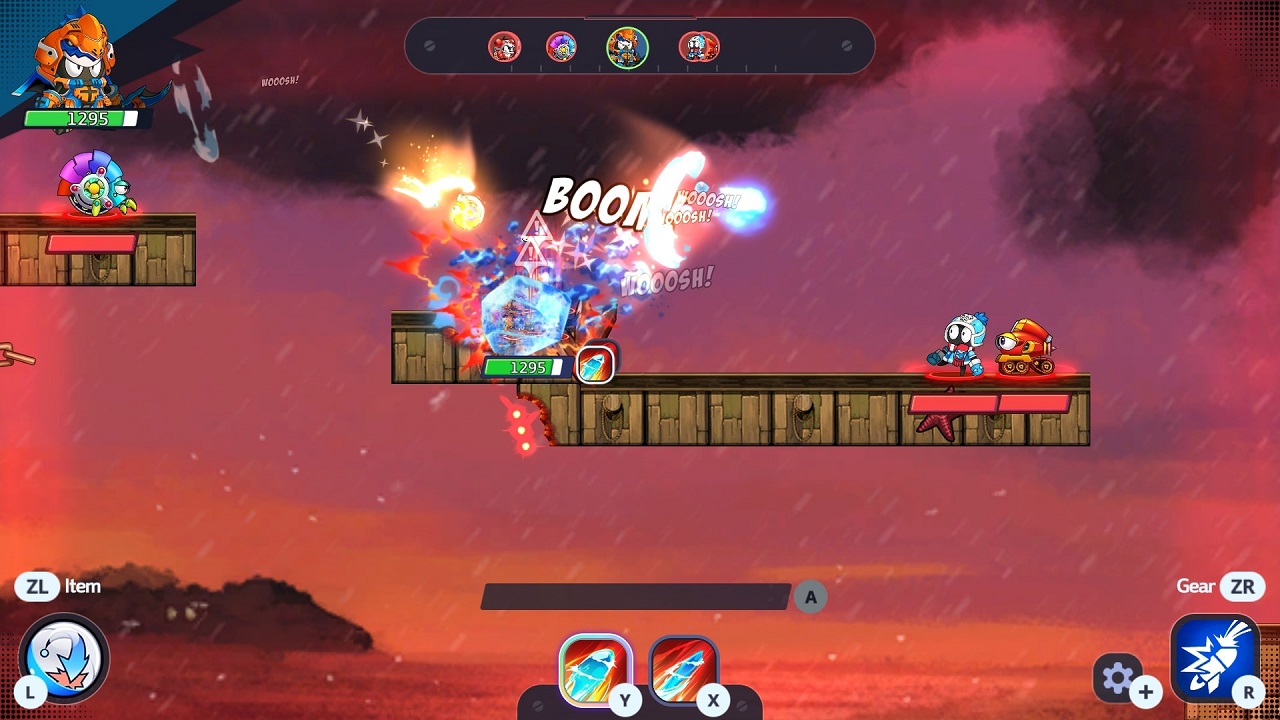The height and width of the screenshot is (720, 1280).
Task: Select the first red player avatar in top bar
Action: point(505,46)
